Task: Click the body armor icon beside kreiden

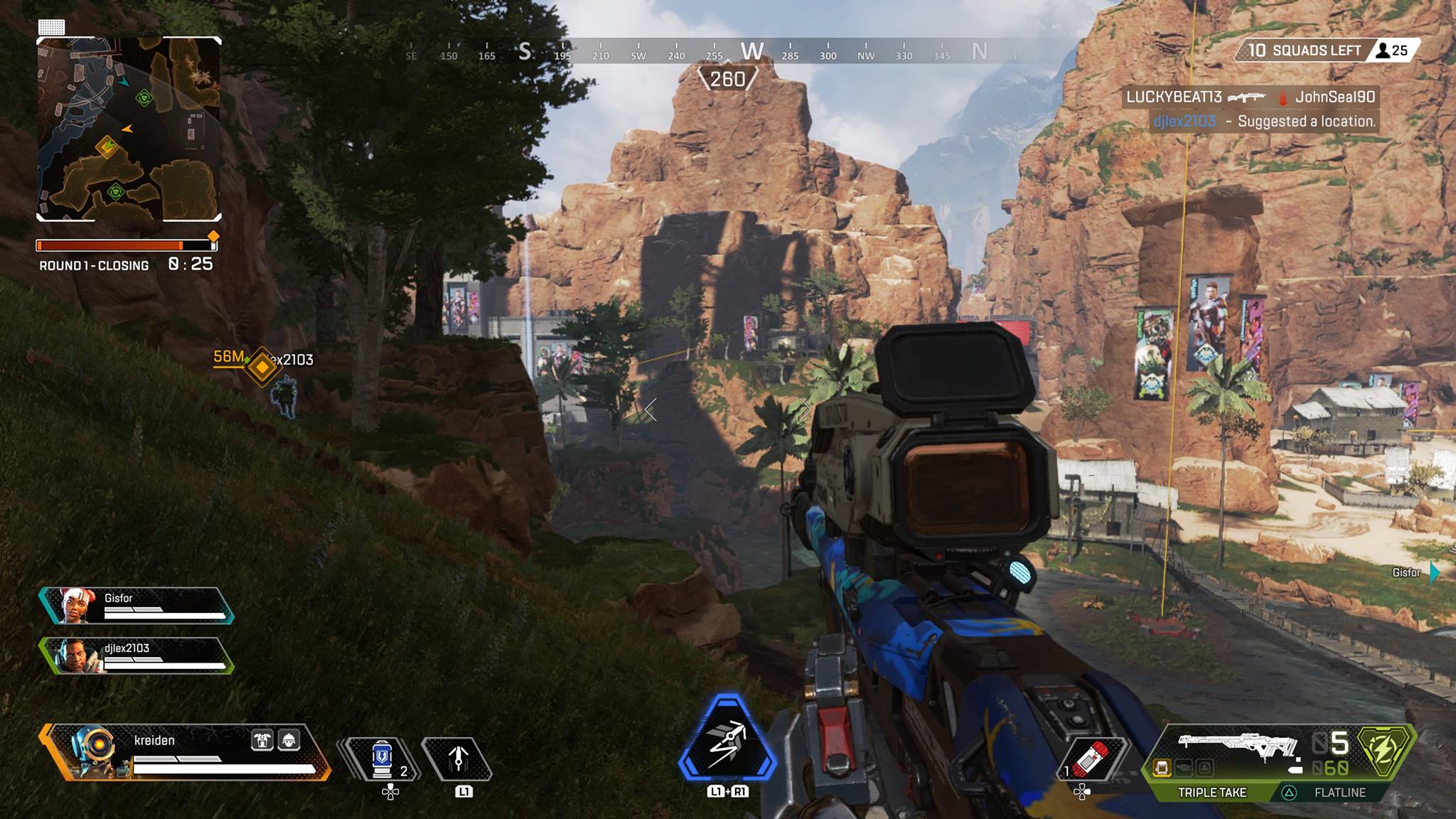Action: click(x=262, y=740)
